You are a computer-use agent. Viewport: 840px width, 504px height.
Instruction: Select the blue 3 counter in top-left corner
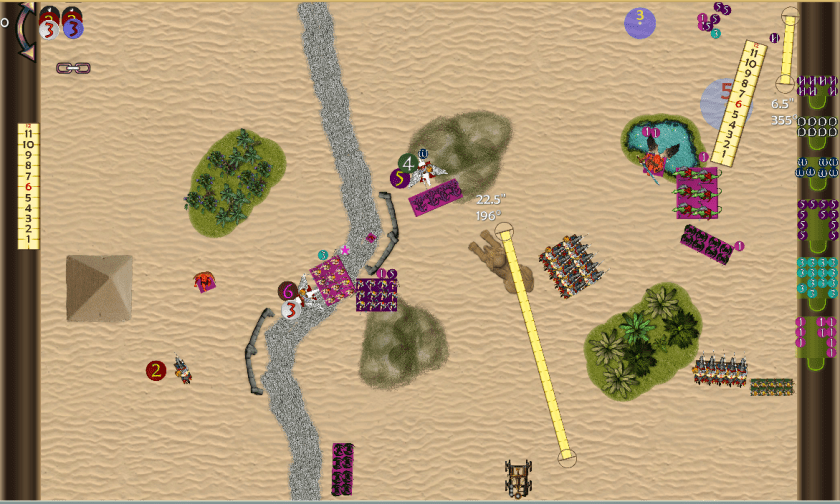pyautogui.click(x=73, y=28)
